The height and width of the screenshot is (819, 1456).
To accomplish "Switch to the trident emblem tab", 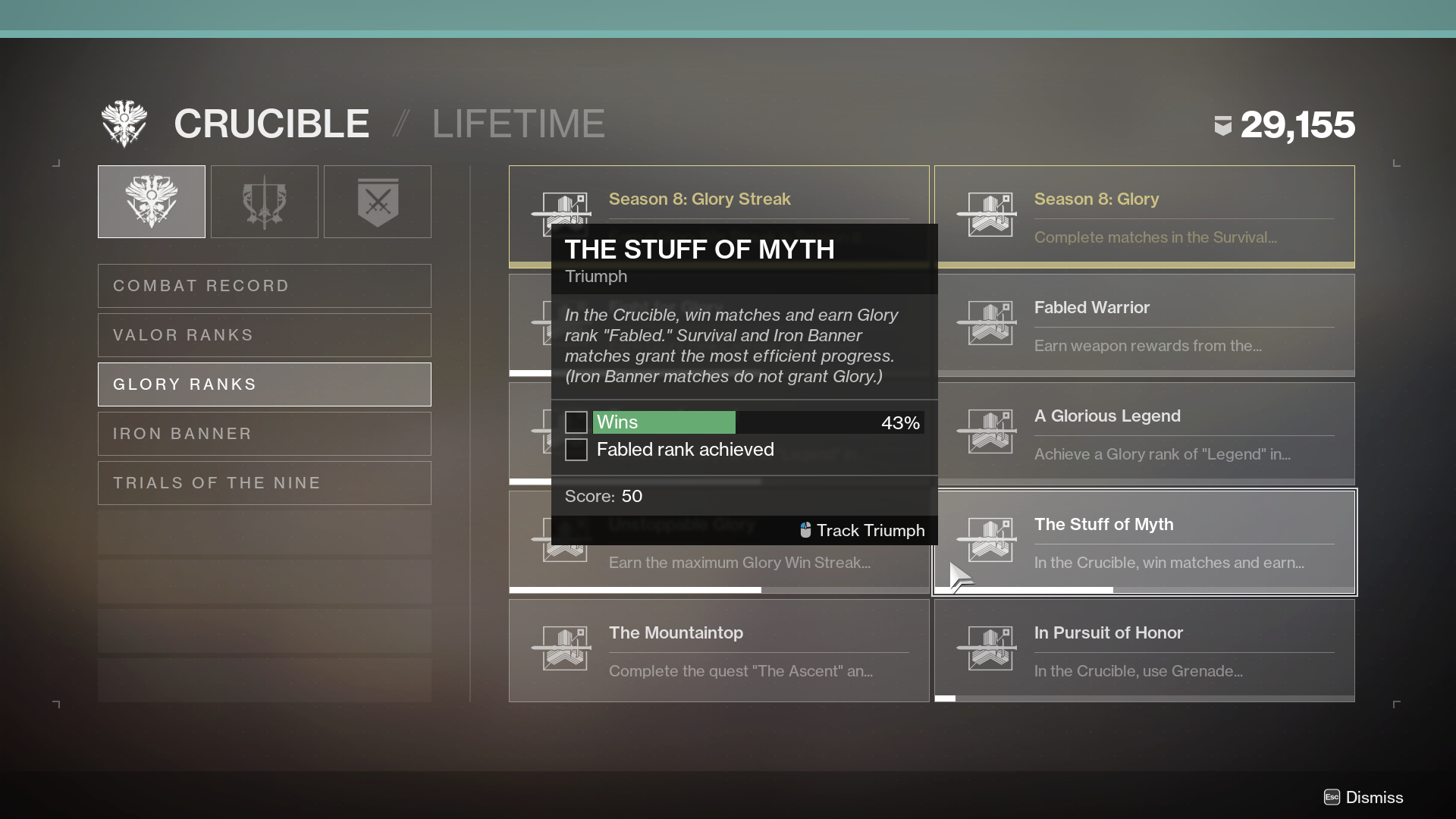I will (x=265, y=202).
